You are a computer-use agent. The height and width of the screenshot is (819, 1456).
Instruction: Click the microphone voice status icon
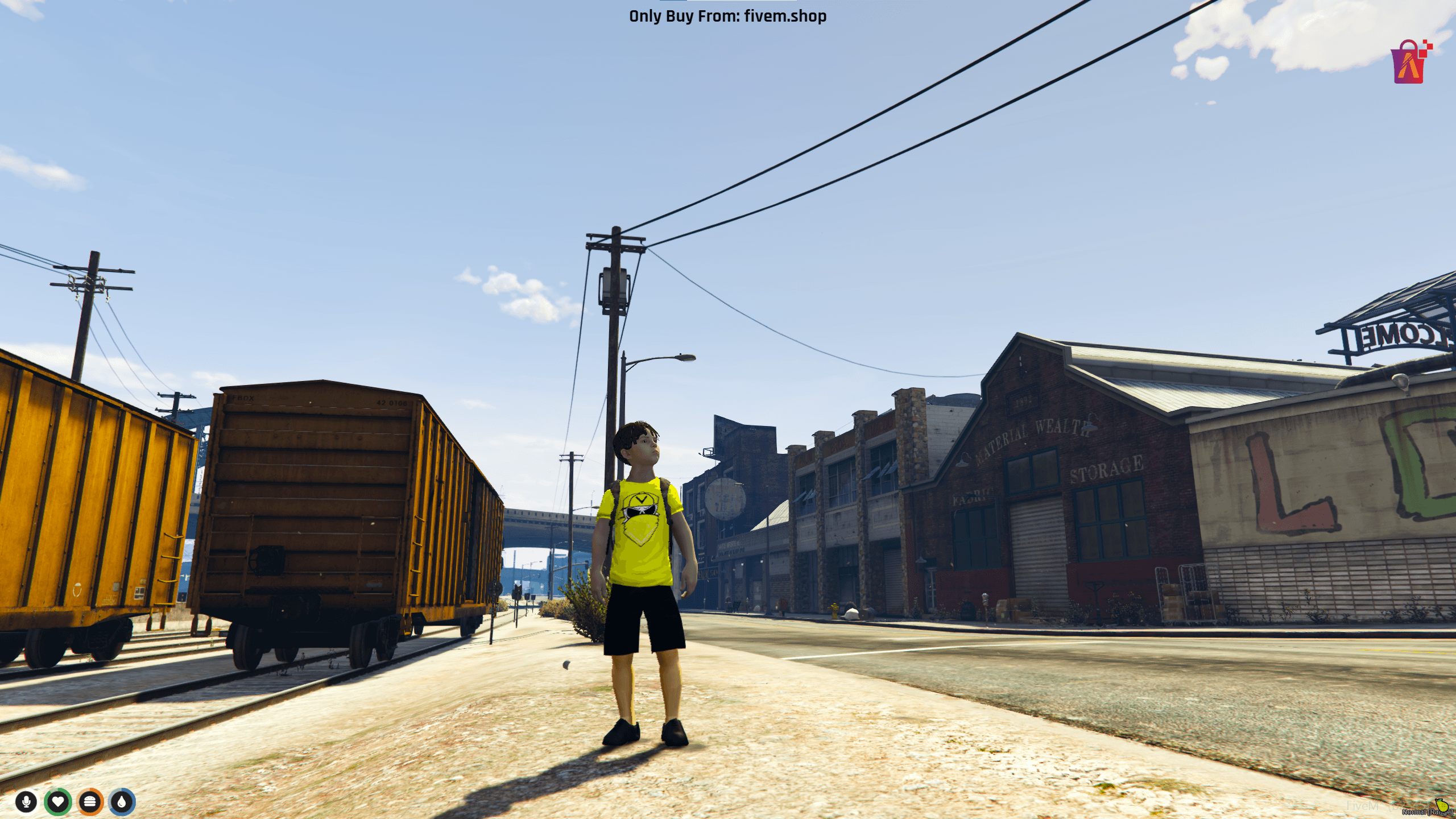click(26, 802)
